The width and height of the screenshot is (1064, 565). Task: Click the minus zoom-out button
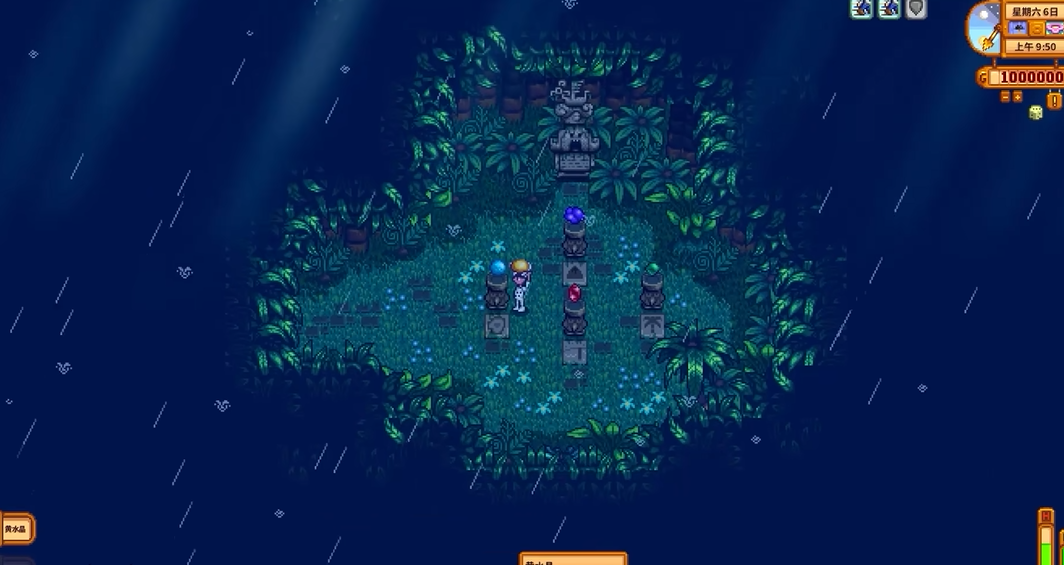point(1005,97)
